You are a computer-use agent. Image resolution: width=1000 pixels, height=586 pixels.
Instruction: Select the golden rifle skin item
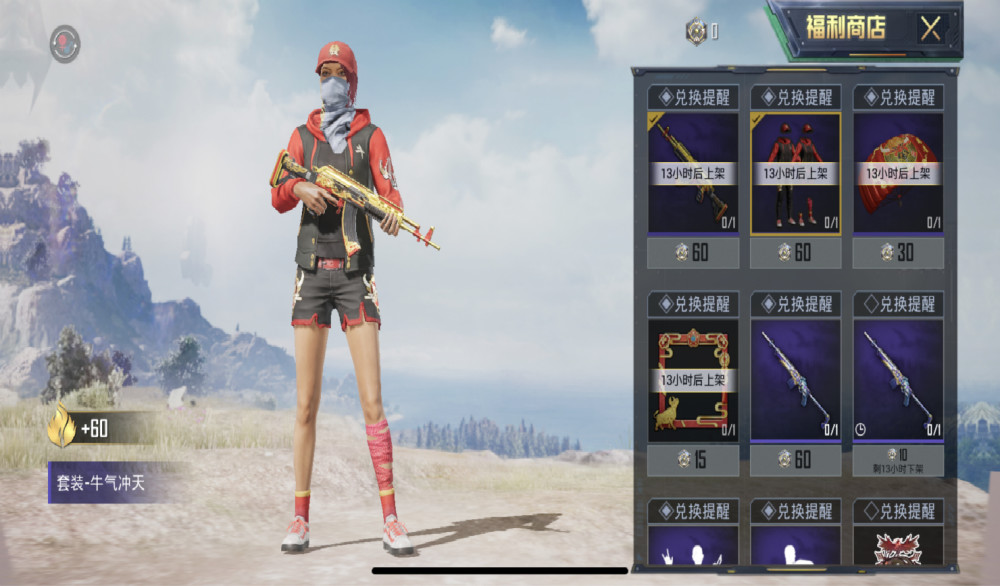tap(693, 173)
